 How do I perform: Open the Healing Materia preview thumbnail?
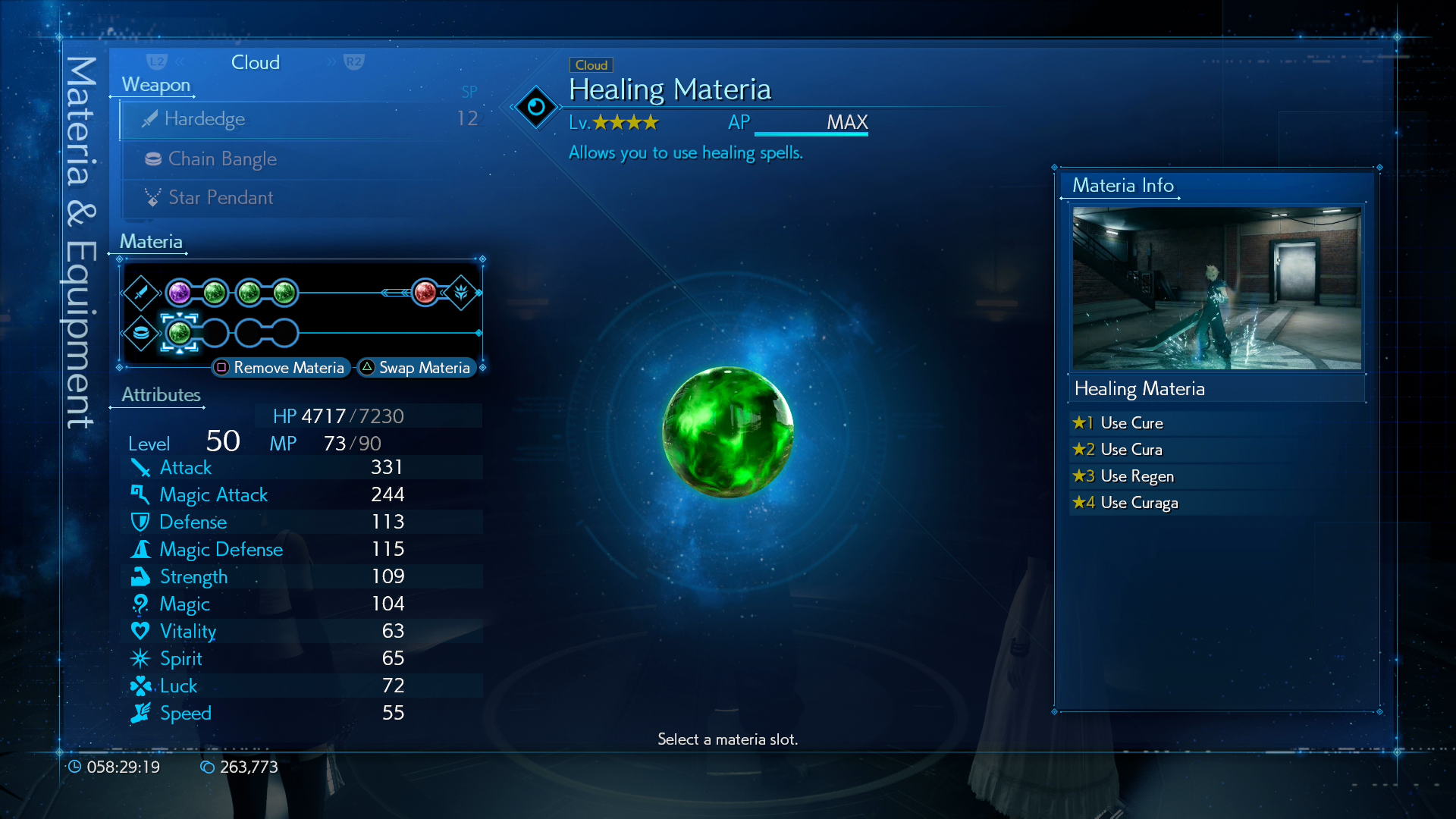click(x=1216, y=288)
